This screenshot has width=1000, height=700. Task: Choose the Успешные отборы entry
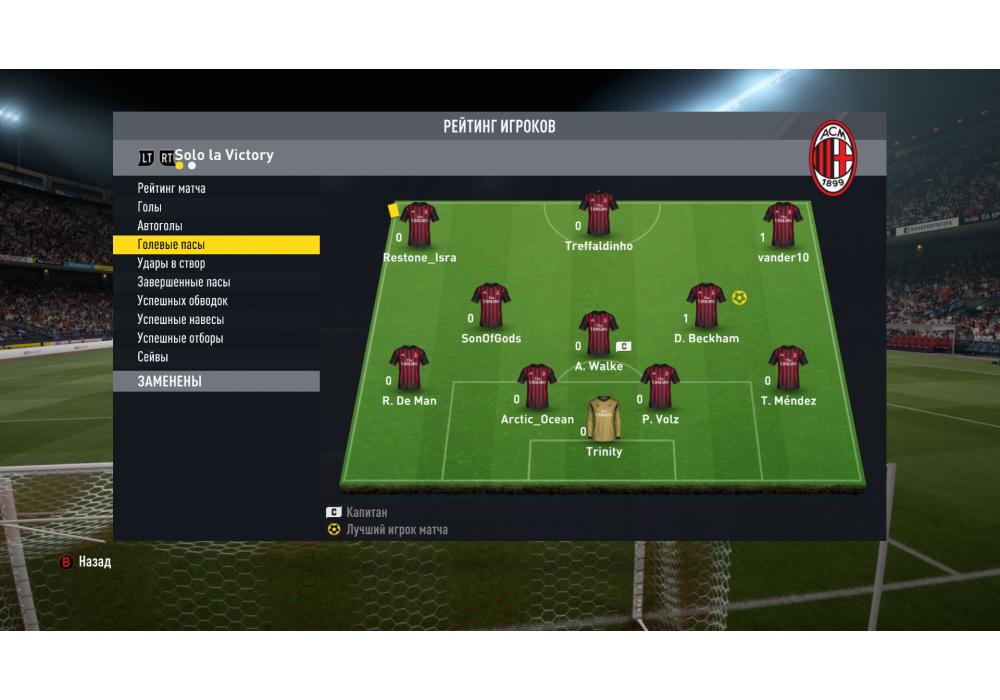tap(181, 339)
